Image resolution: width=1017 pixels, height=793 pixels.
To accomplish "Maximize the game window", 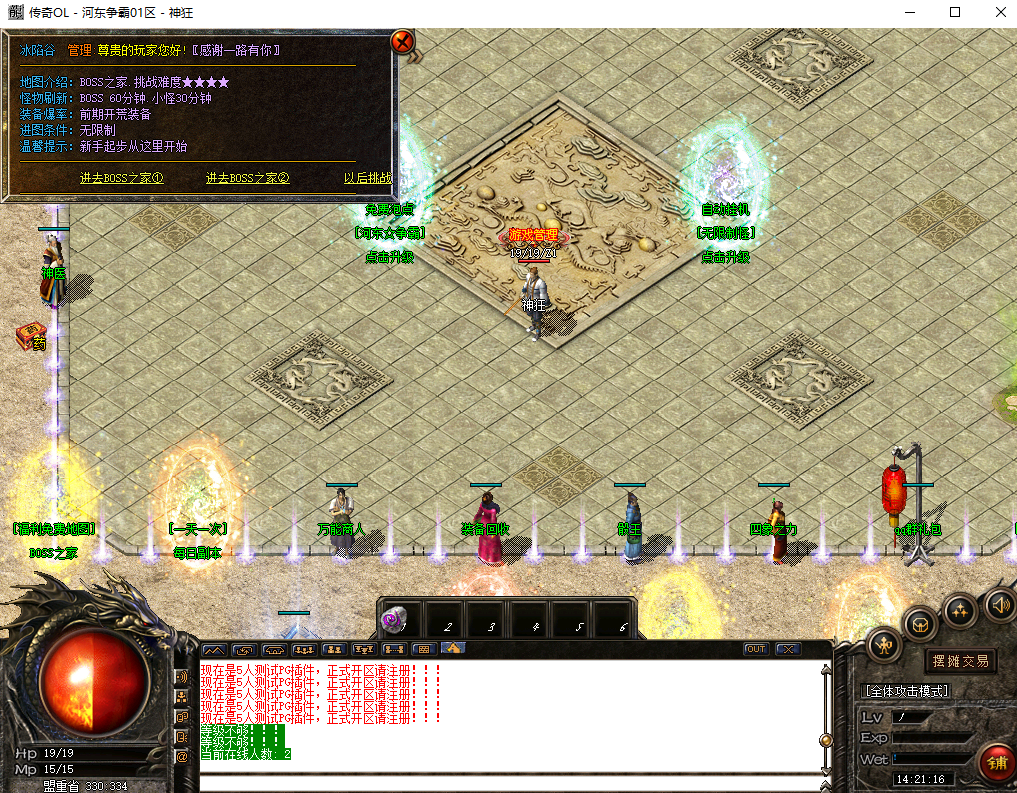I will [x=954, y=12].
